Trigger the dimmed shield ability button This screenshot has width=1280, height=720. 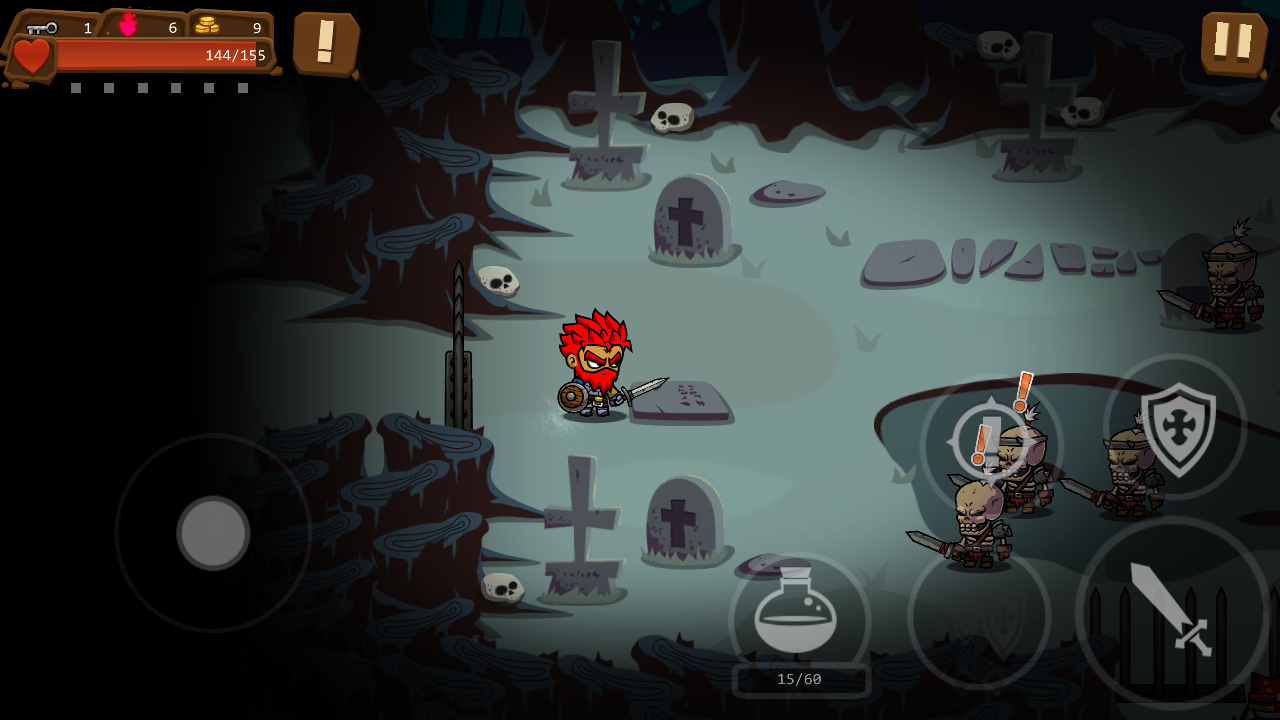(979, 617)
